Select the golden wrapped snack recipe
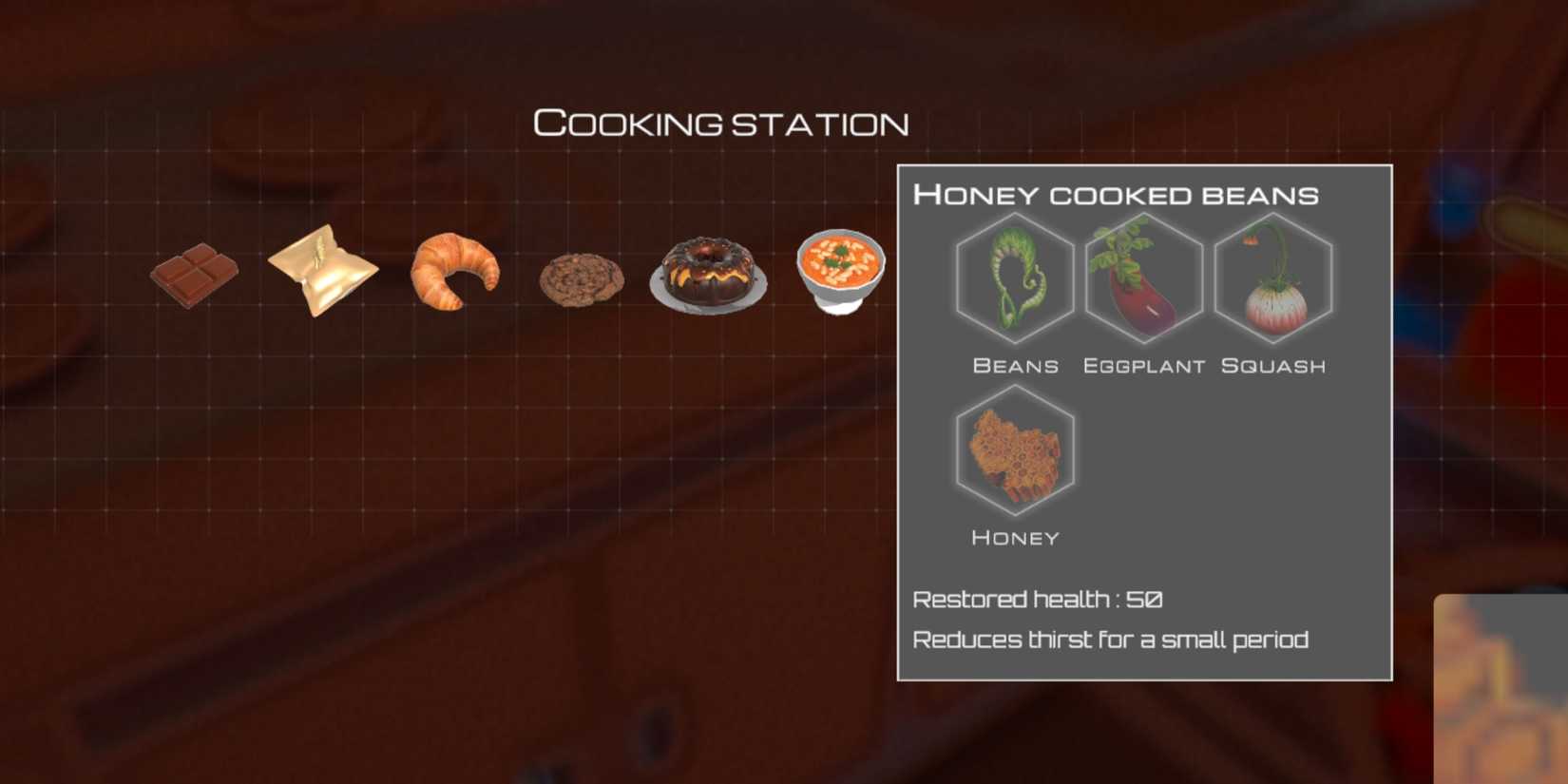Viewport: 1568px width, 784px height. click(x=323, y=269)
